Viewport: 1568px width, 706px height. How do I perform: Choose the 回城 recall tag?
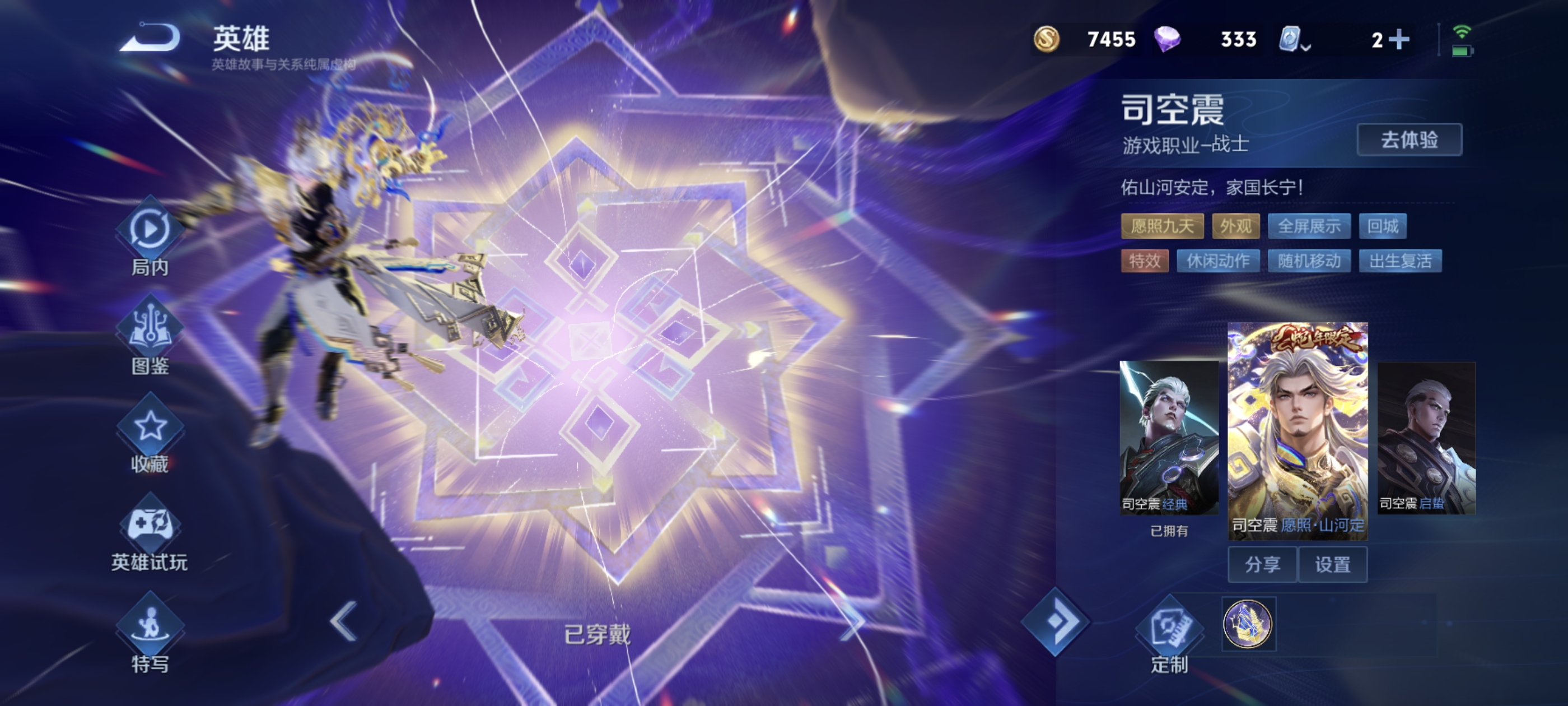coord(1382,226)
